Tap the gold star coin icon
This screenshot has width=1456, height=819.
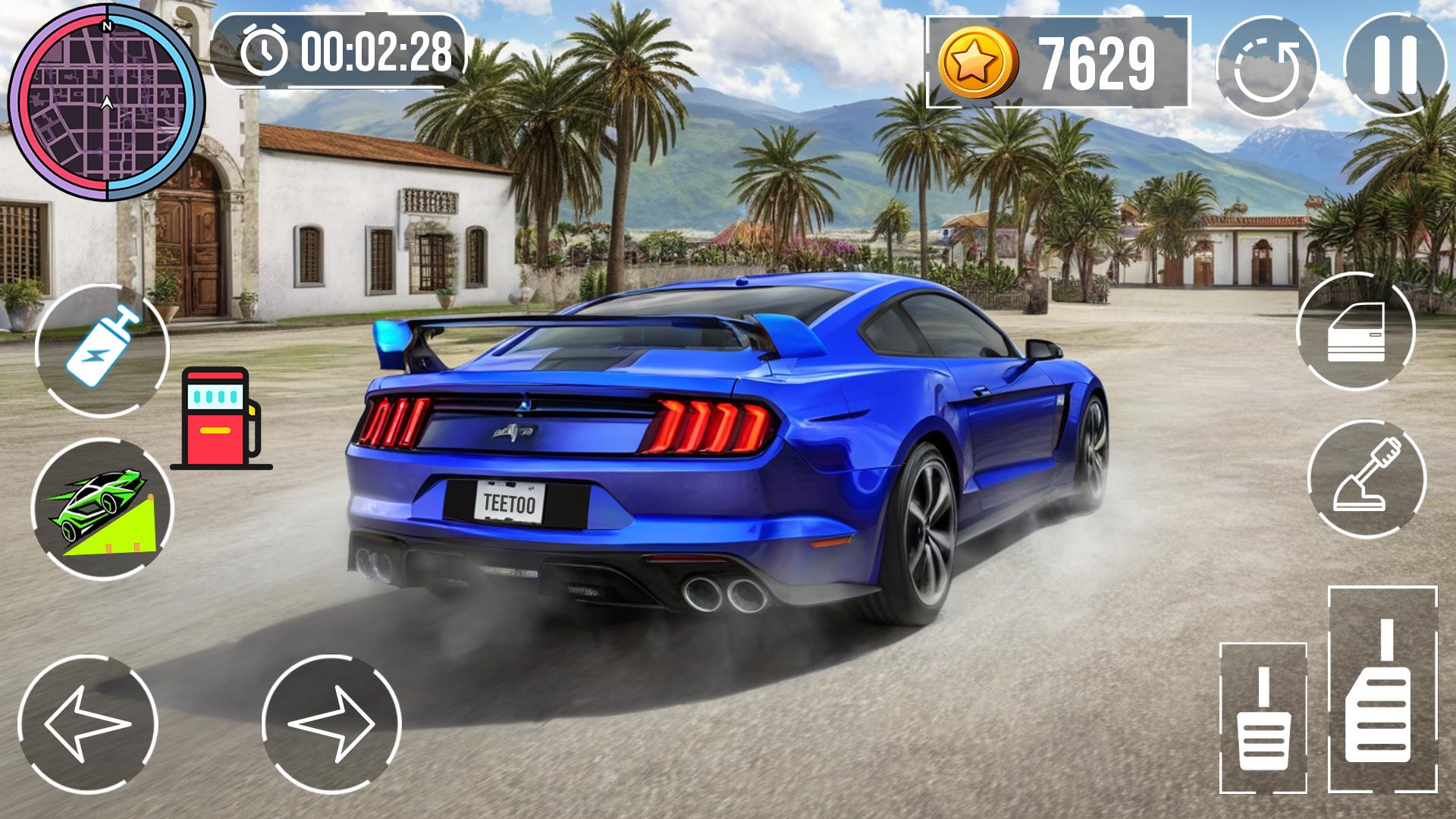pyautogui.click(x=977, y=64)
